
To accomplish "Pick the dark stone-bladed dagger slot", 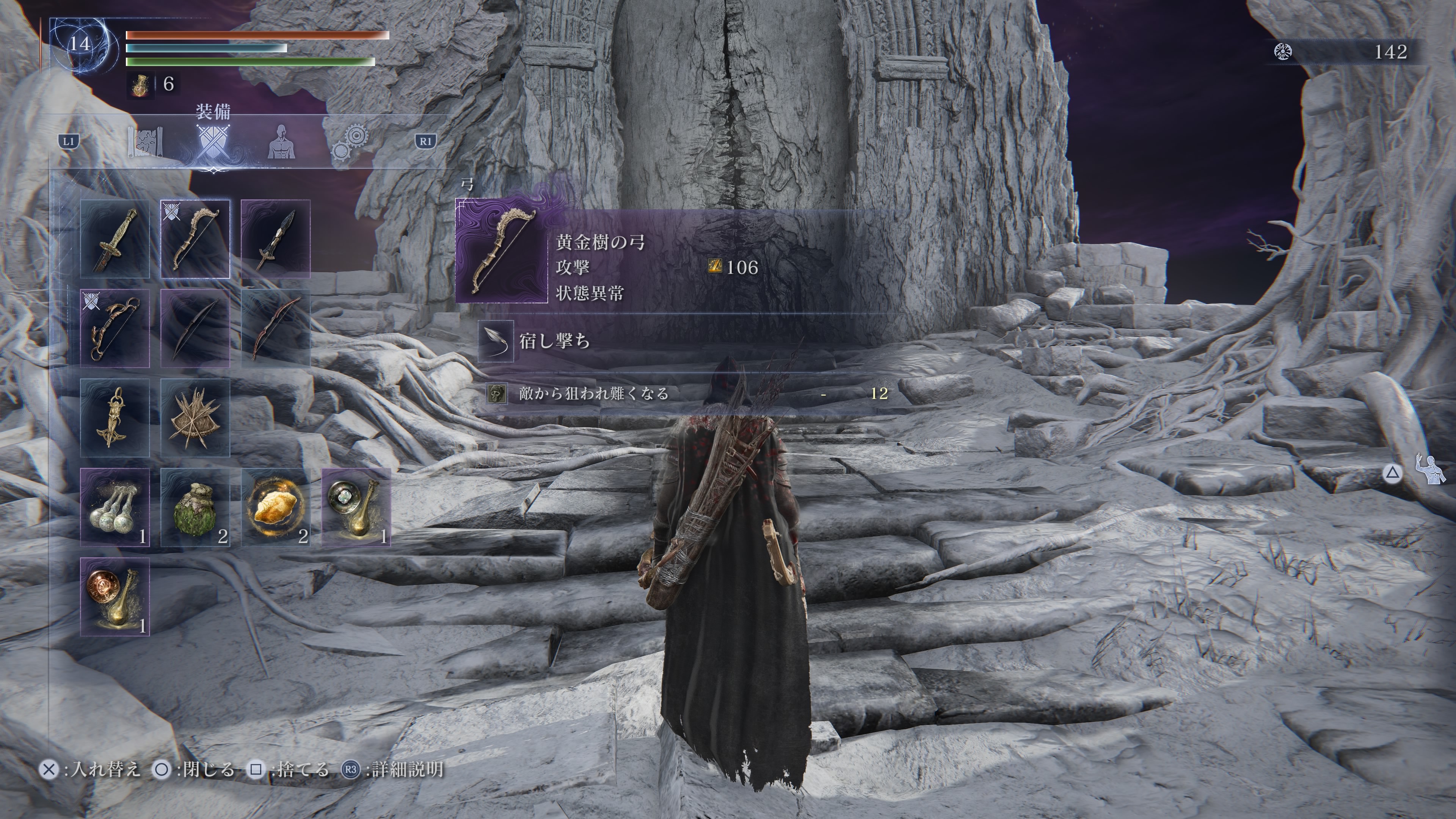I will coord(275,239).
